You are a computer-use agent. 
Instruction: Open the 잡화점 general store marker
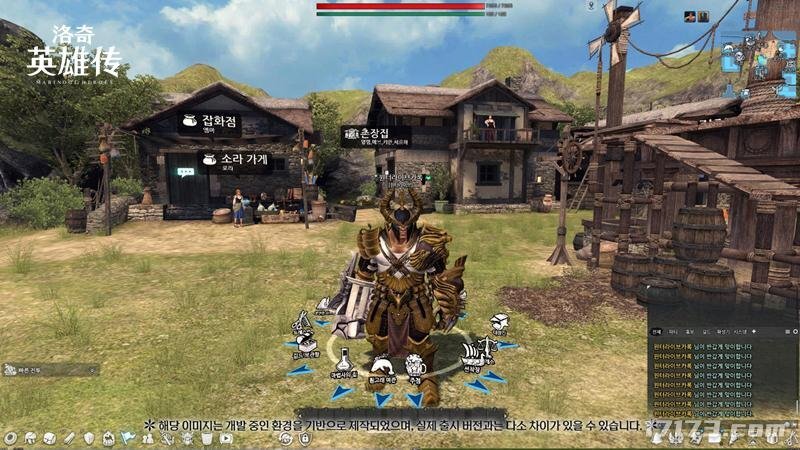(x=210, y=123)
